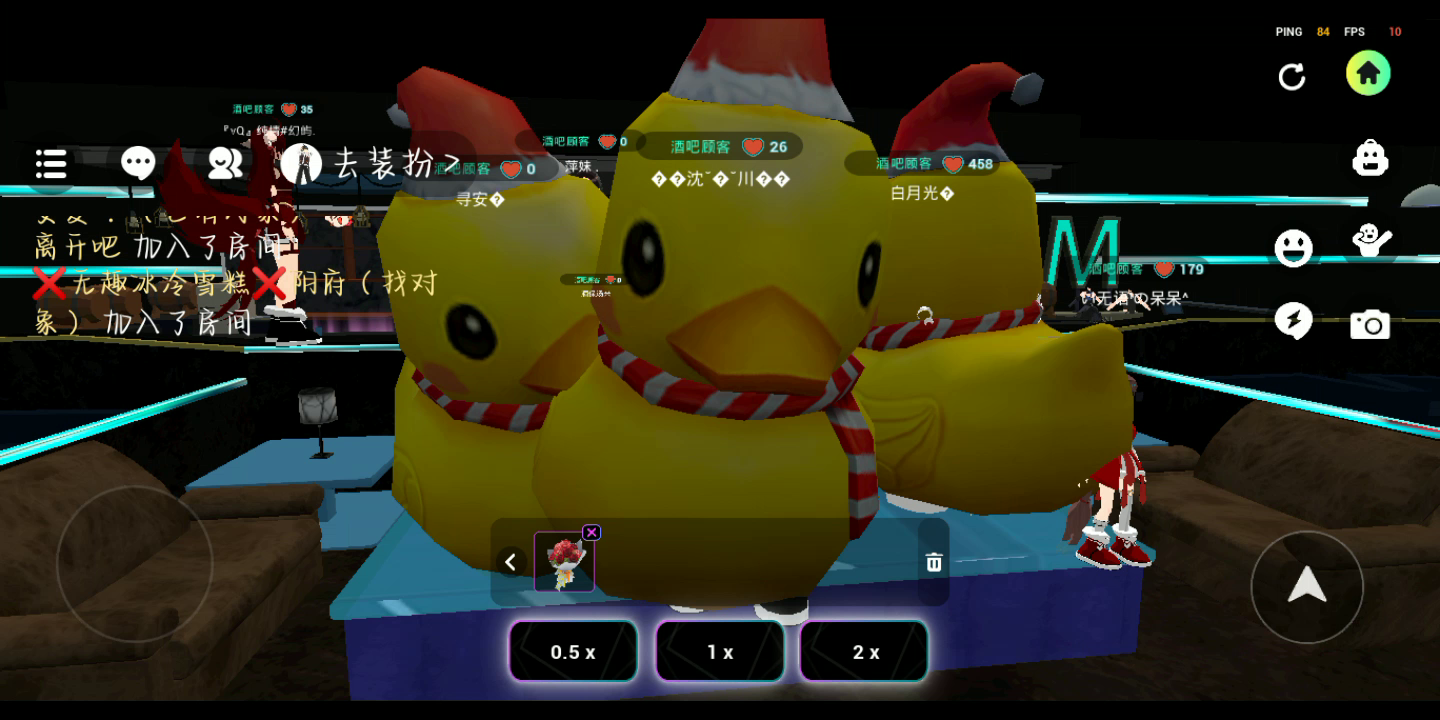Tap the lightning bolt bubble icon
Screen dimensions: 1440x720
tap(1293, 321)
